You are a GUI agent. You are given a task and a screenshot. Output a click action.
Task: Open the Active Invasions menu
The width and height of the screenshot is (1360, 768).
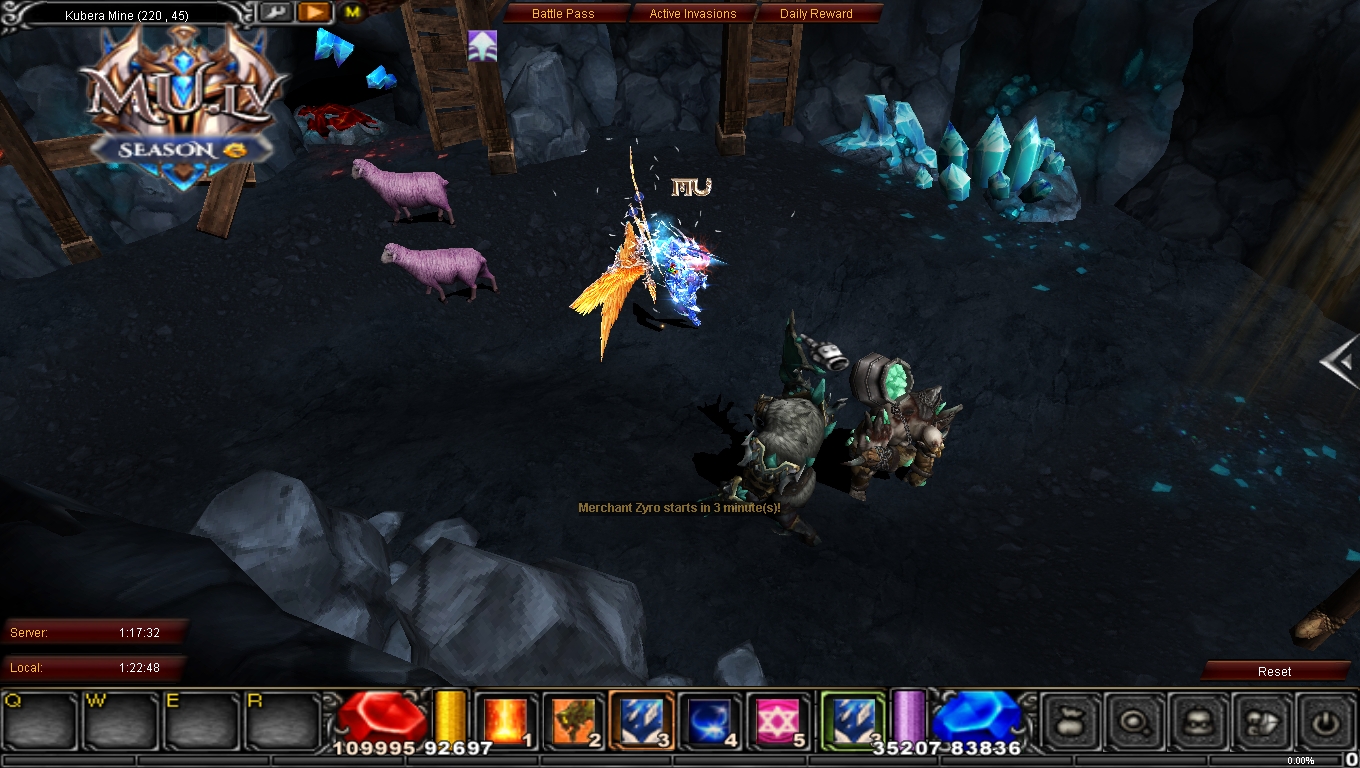point(694,13)
